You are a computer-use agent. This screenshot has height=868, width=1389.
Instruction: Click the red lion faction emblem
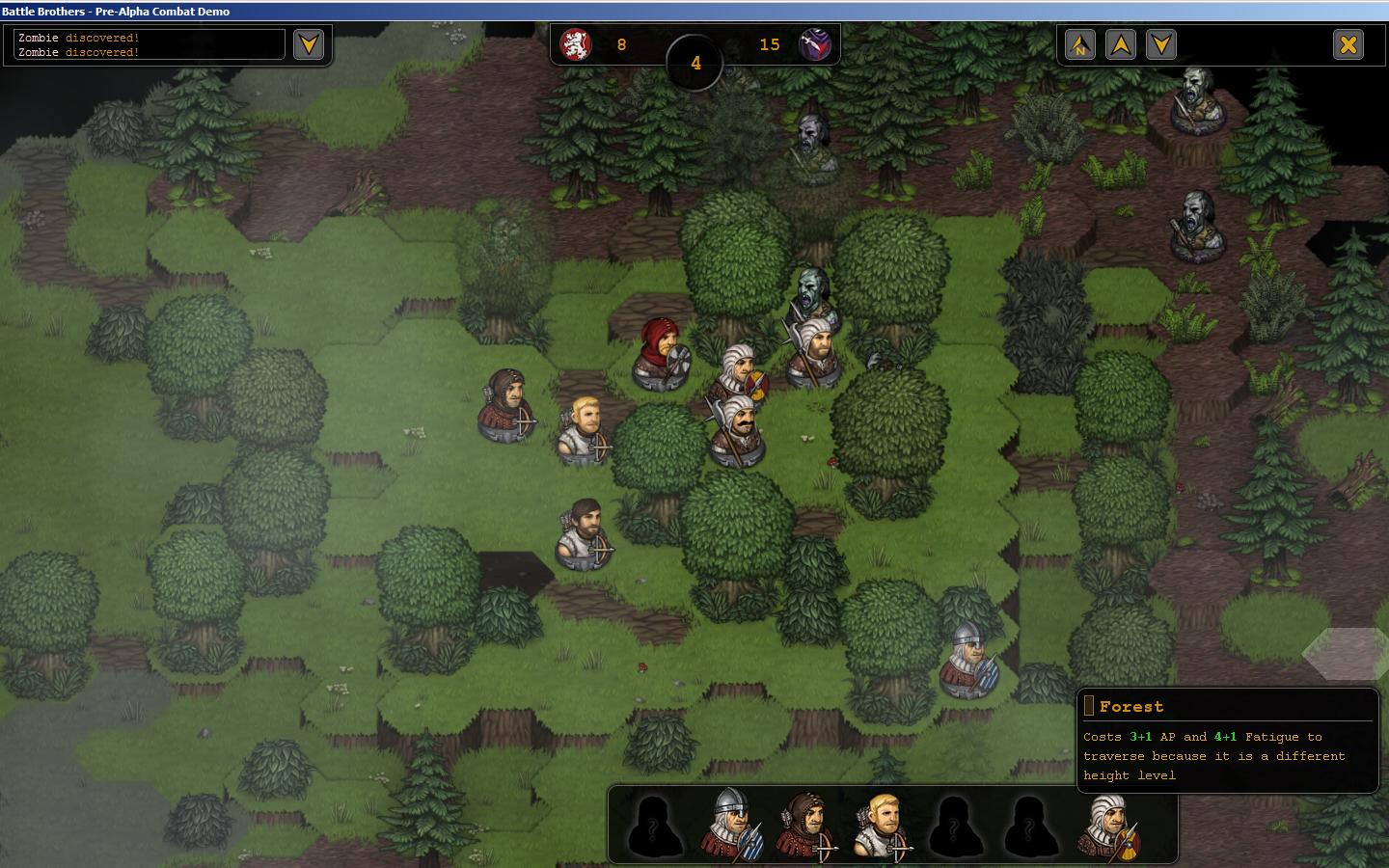[x=576, y=44]
